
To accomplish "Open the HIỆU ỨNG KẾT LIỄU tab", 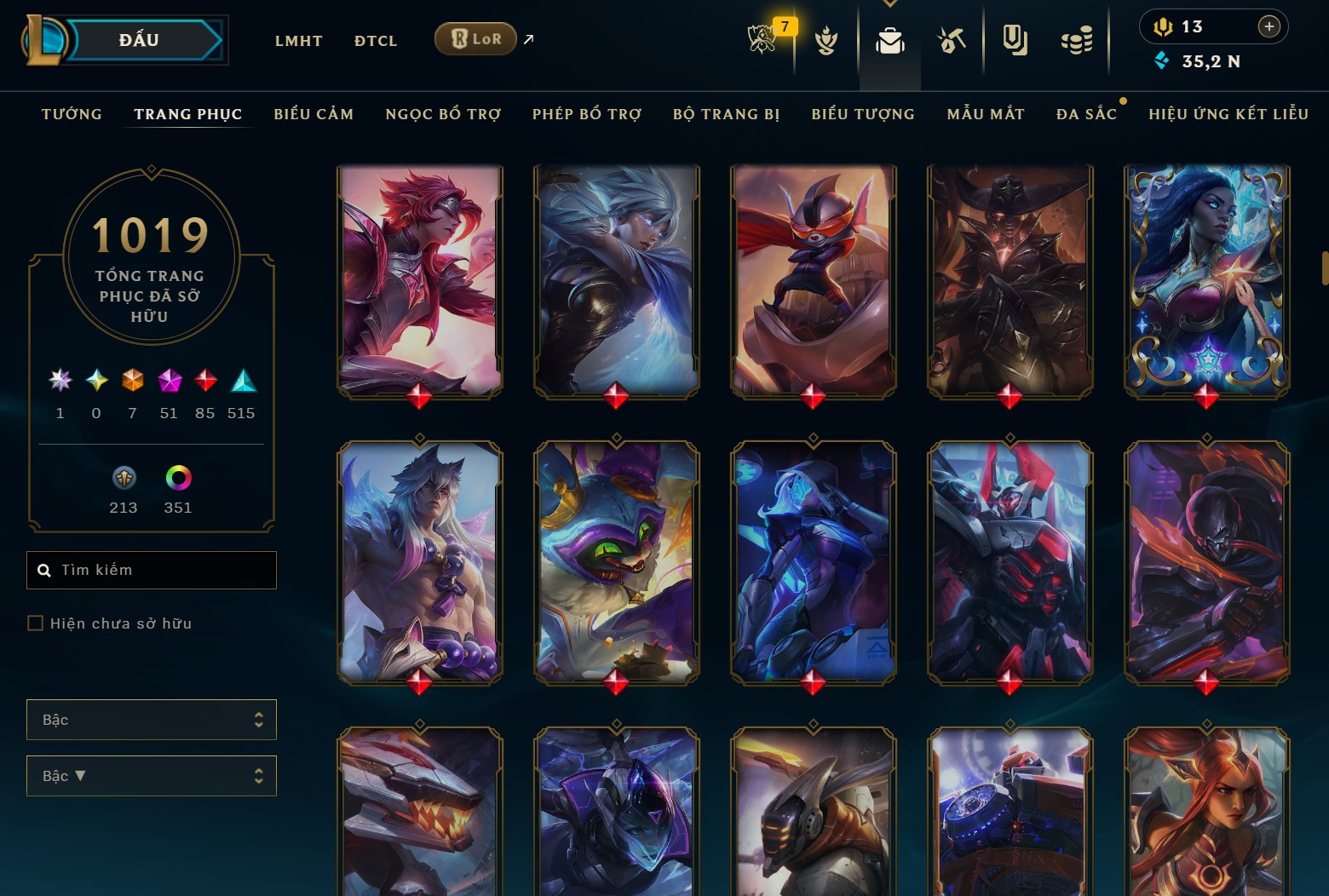I will 1228,114.
